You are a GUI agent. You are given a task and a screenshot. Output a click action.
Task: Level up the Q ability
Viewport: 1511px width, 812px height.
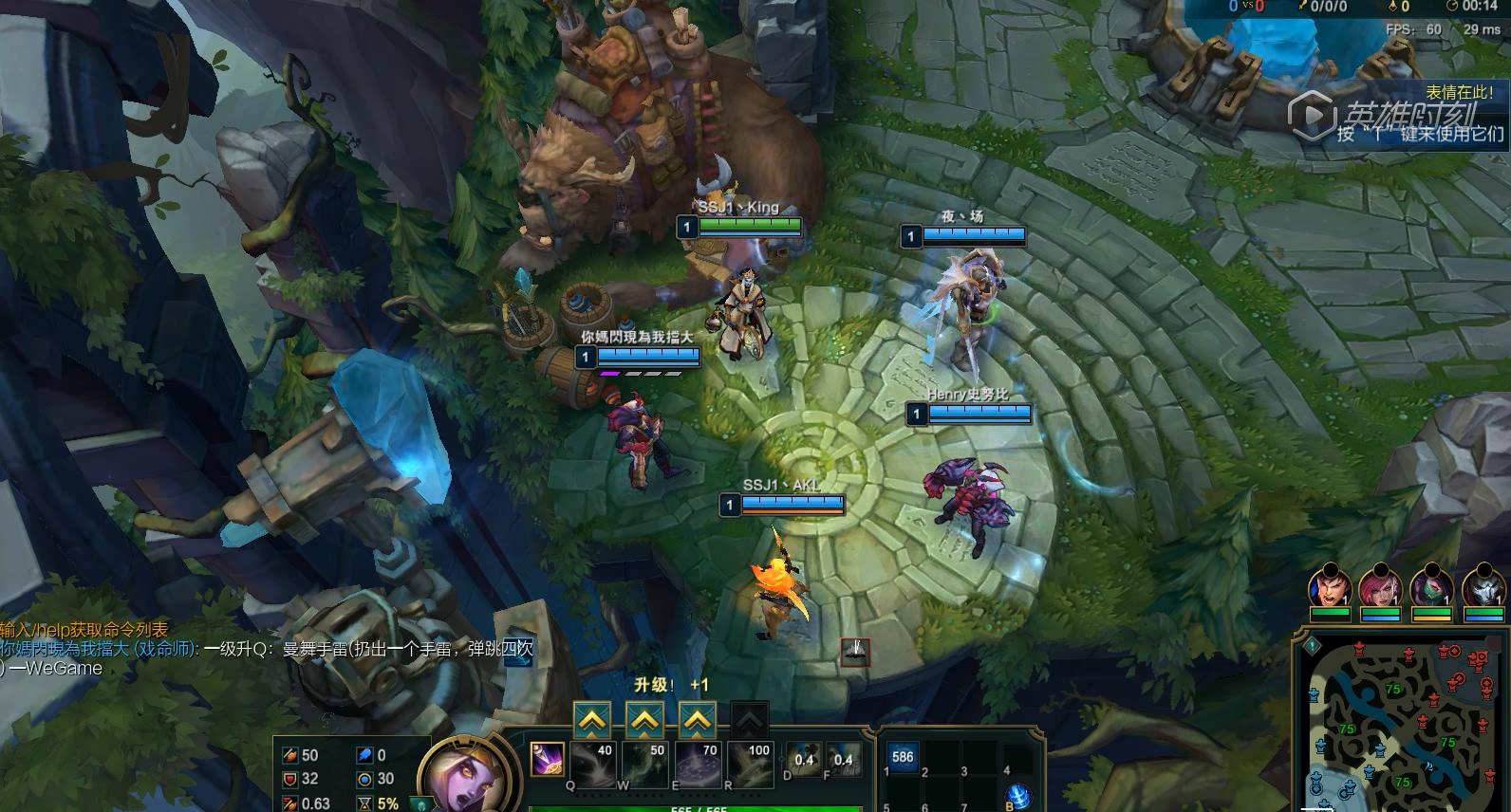(592, 722)
